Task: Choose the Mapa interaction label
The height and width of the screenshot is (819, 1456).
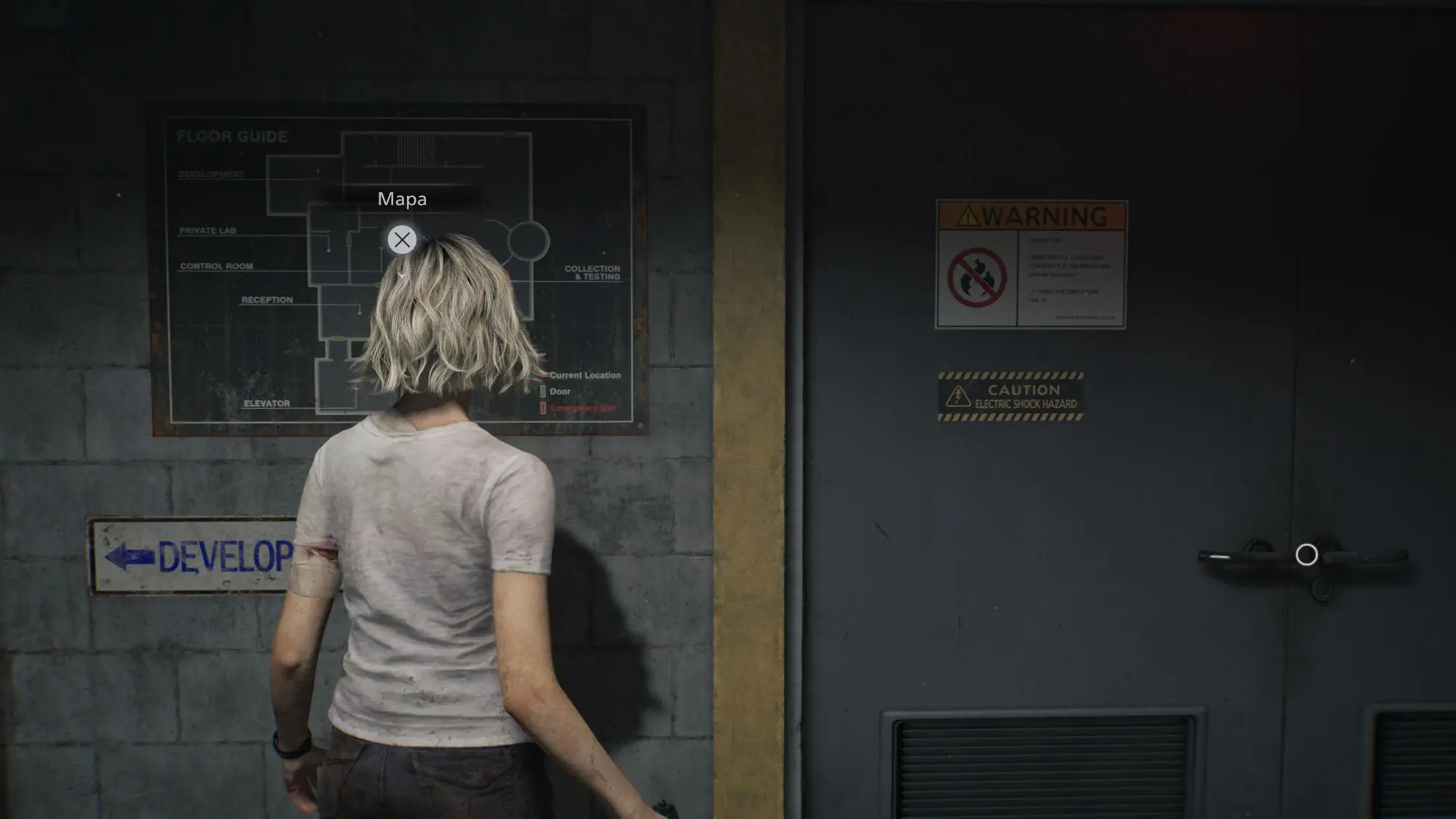Action: coord(402,199)
